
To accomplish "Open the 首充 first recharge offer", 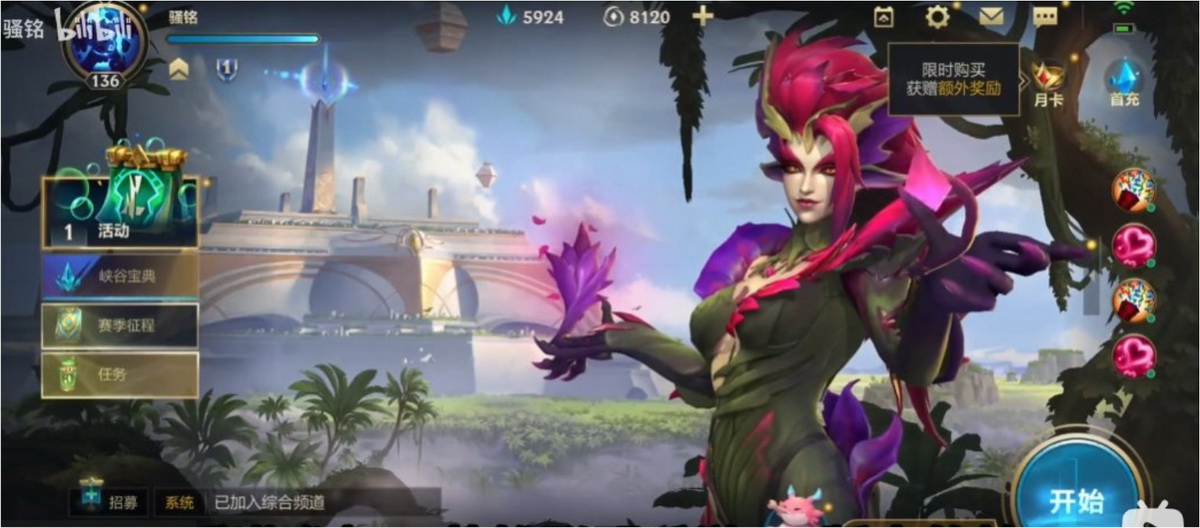I will click(x=1123, y=82).
